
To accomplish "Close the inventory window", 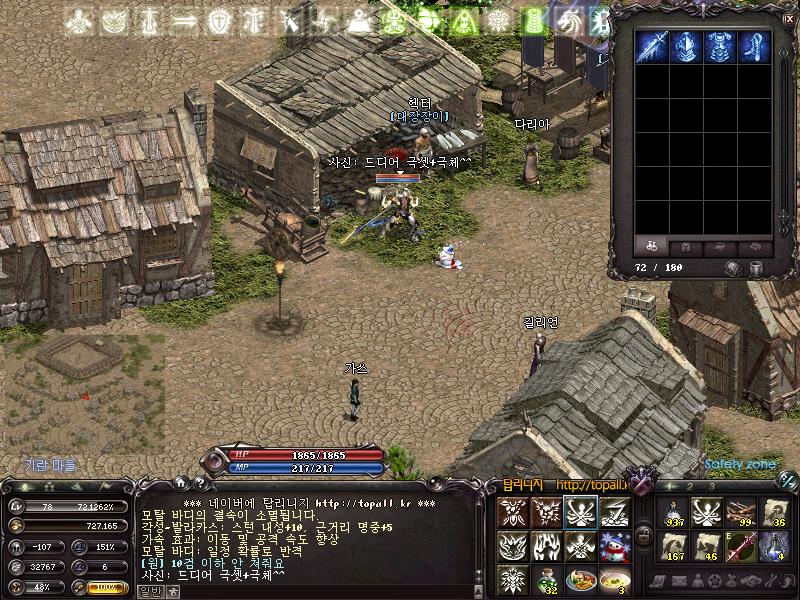I will coord(789,18).
